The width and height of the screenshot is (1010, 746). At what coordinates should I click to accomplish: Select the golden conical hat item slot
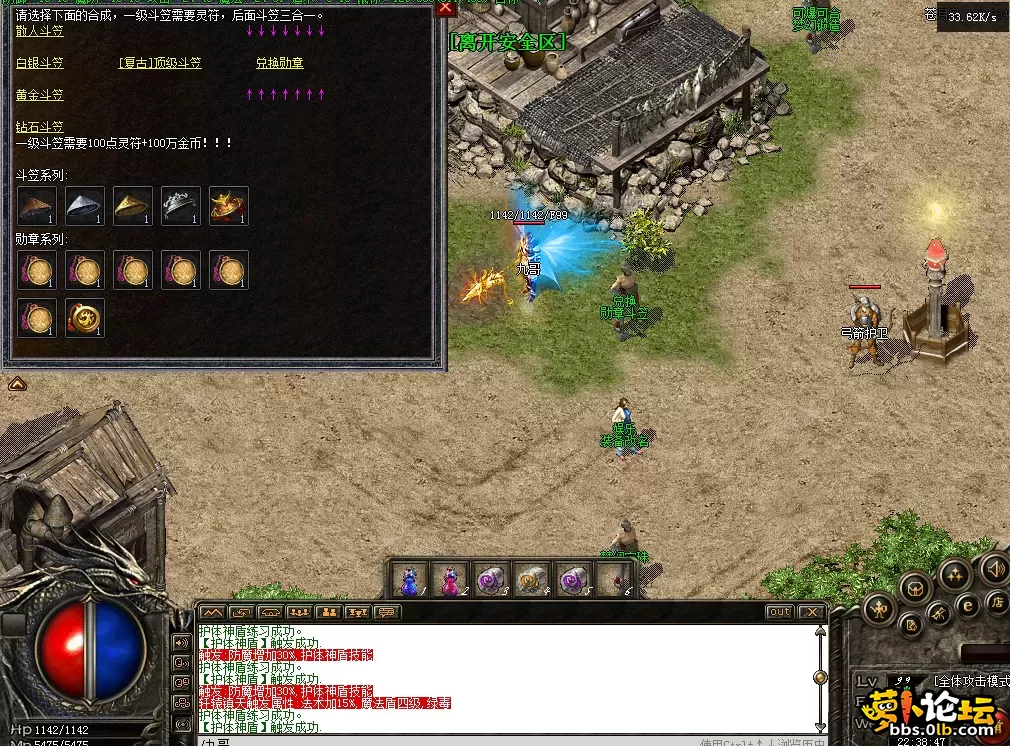pos(133,206)
